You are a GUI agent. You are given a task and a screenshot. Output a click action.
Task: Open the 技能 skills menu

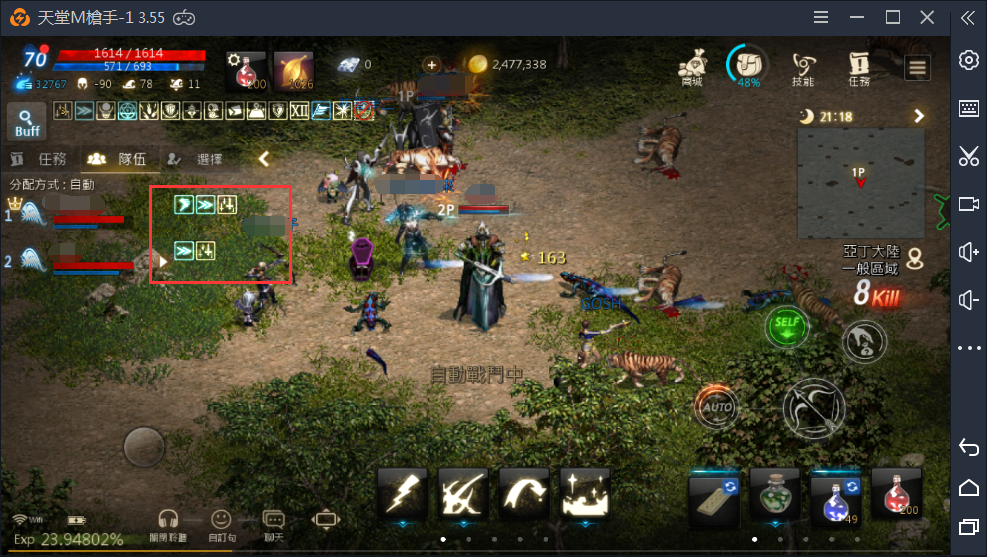click(x=803, y=67)
